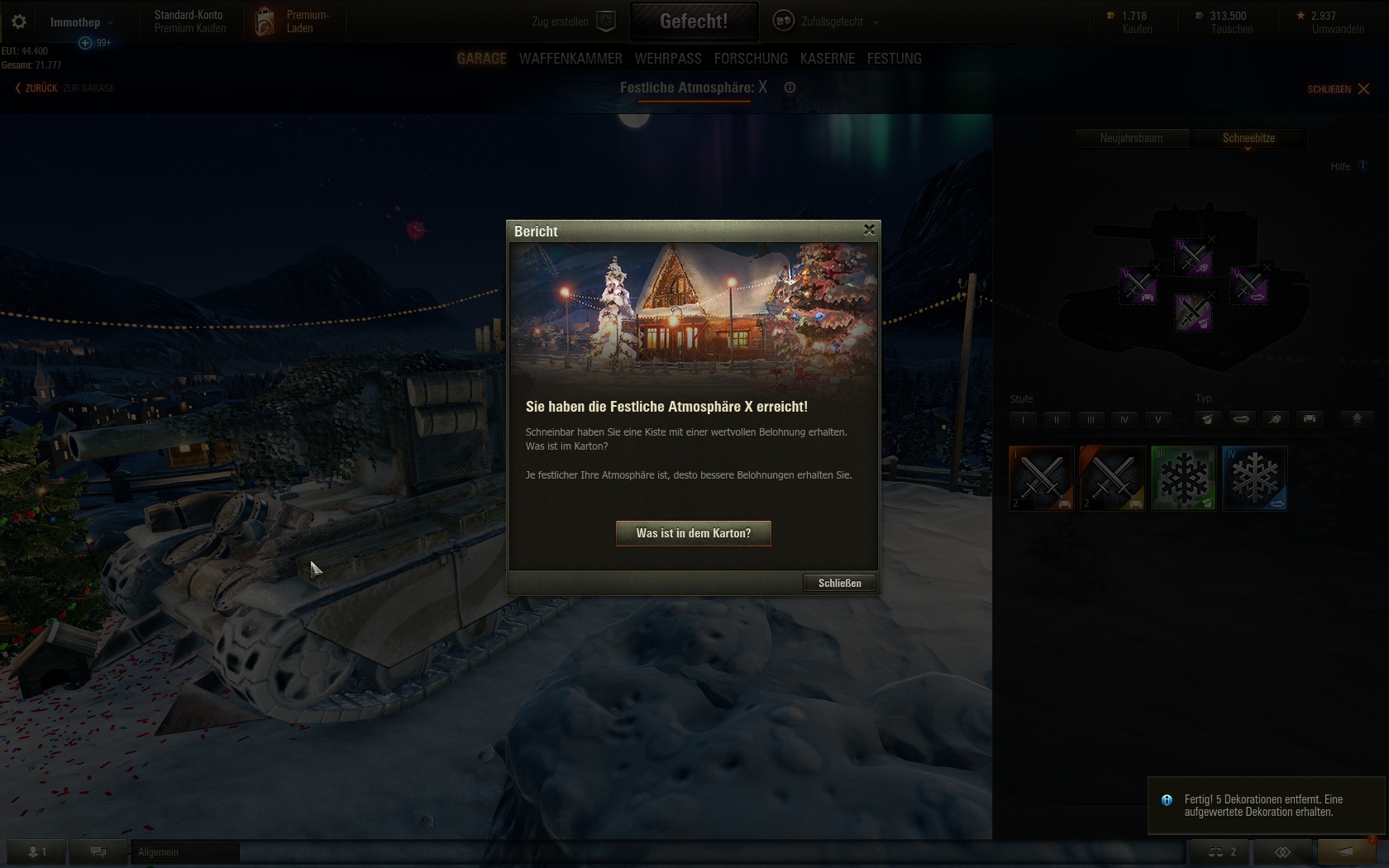Open the Wehrpass section
The image size is (1389, 868).
[x=668, y=59]
